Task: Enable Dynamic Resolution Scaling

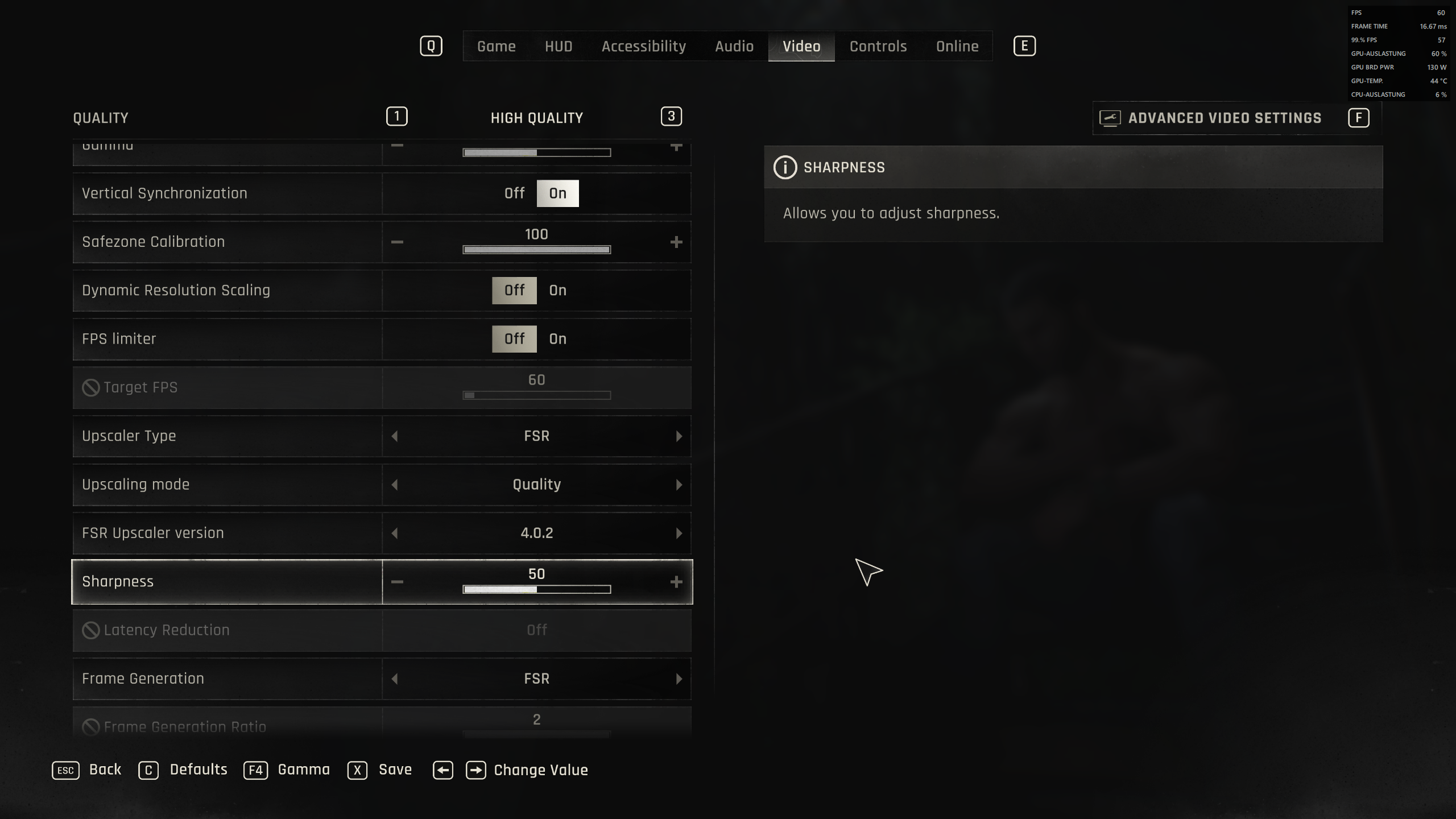Action: pyautogui.click(x=557, y=290)
